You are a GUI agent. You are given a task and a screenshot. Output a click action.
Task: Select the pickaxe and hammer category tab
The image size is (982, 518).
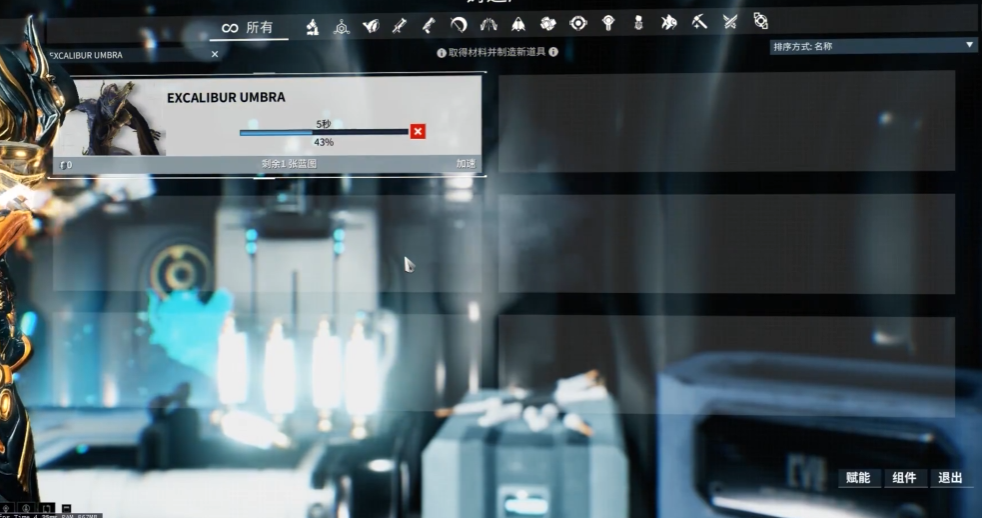[x=700, y=22]
